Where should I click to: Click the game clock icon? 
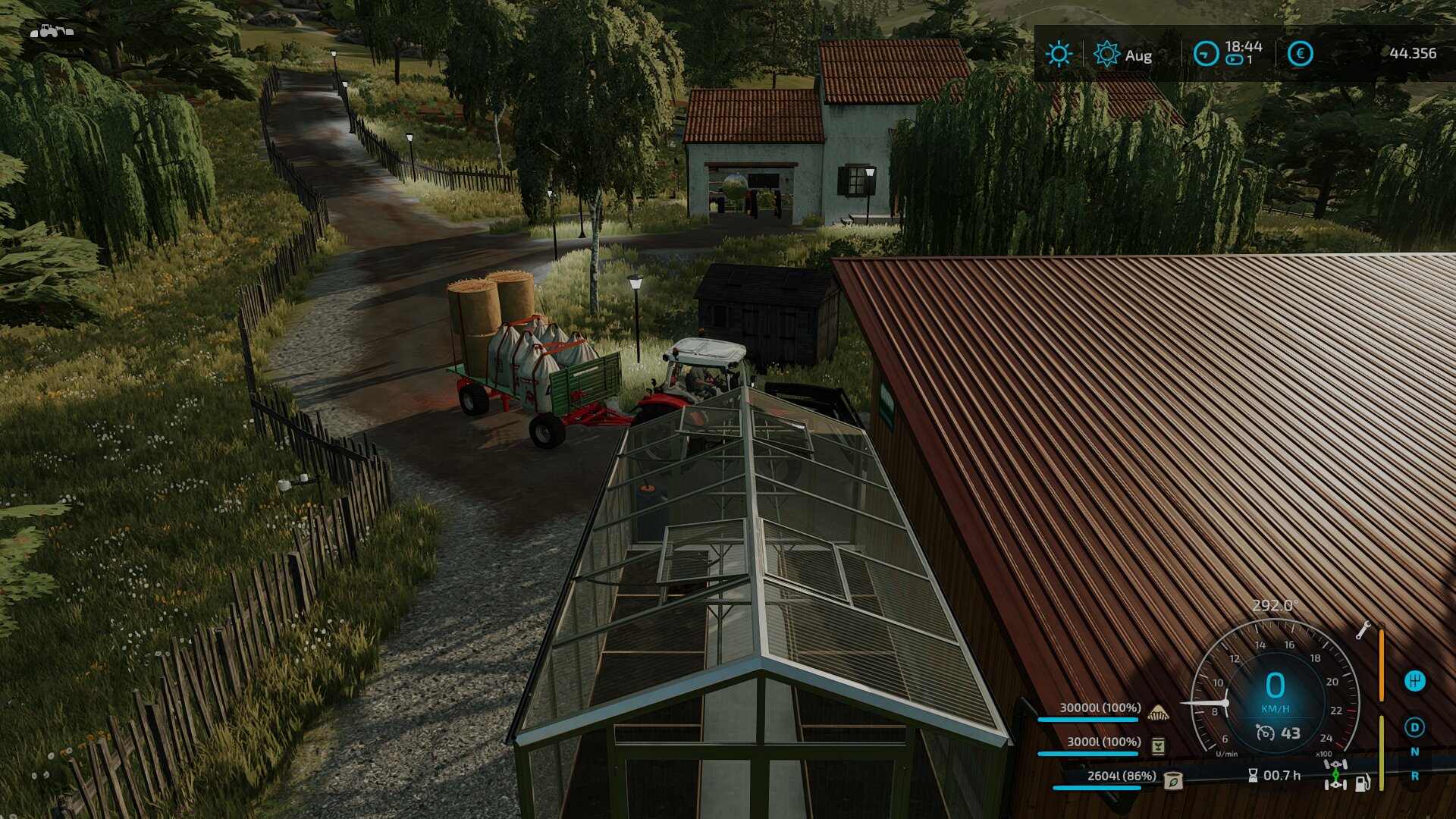tap(1206, 54)
